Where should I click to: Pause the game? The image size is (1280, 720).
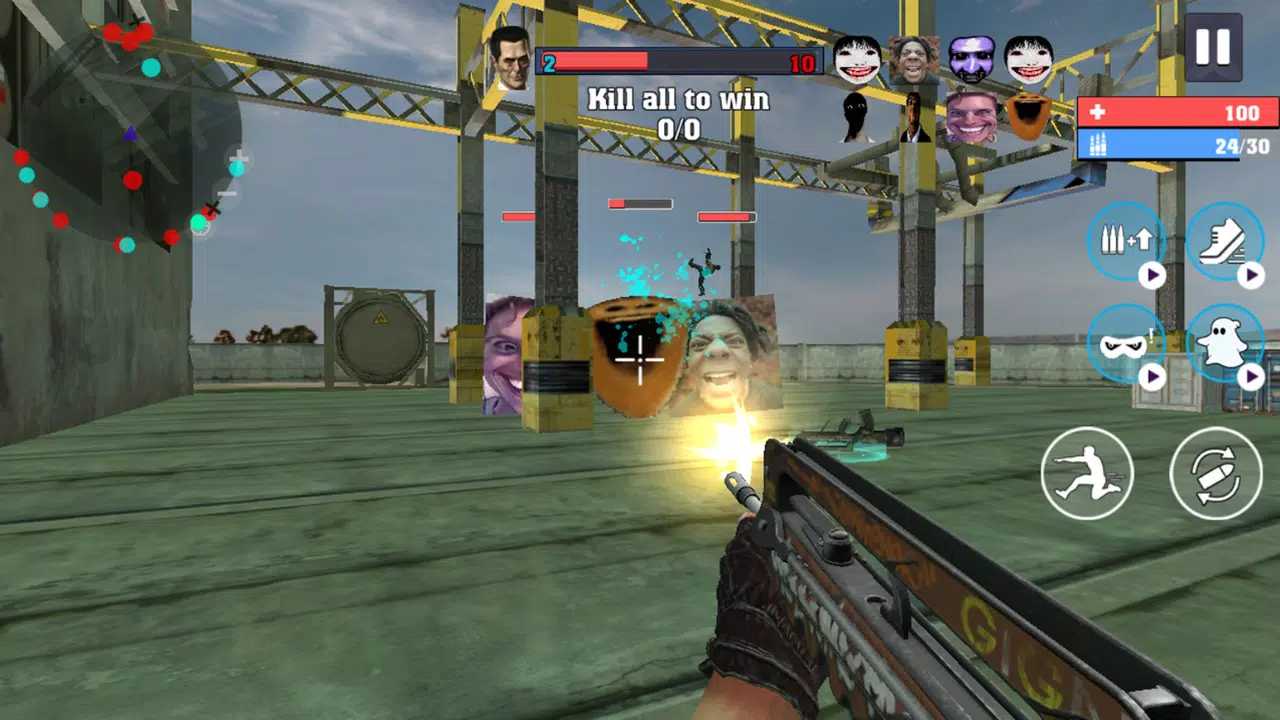pos(1212,48)
